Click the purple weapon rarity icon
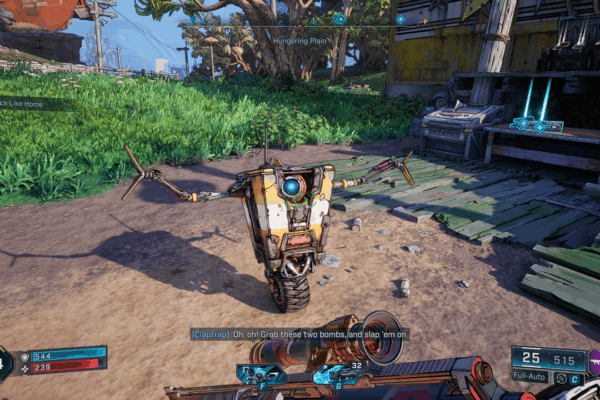This screenshot has height=400, width=600. point(593,356)
